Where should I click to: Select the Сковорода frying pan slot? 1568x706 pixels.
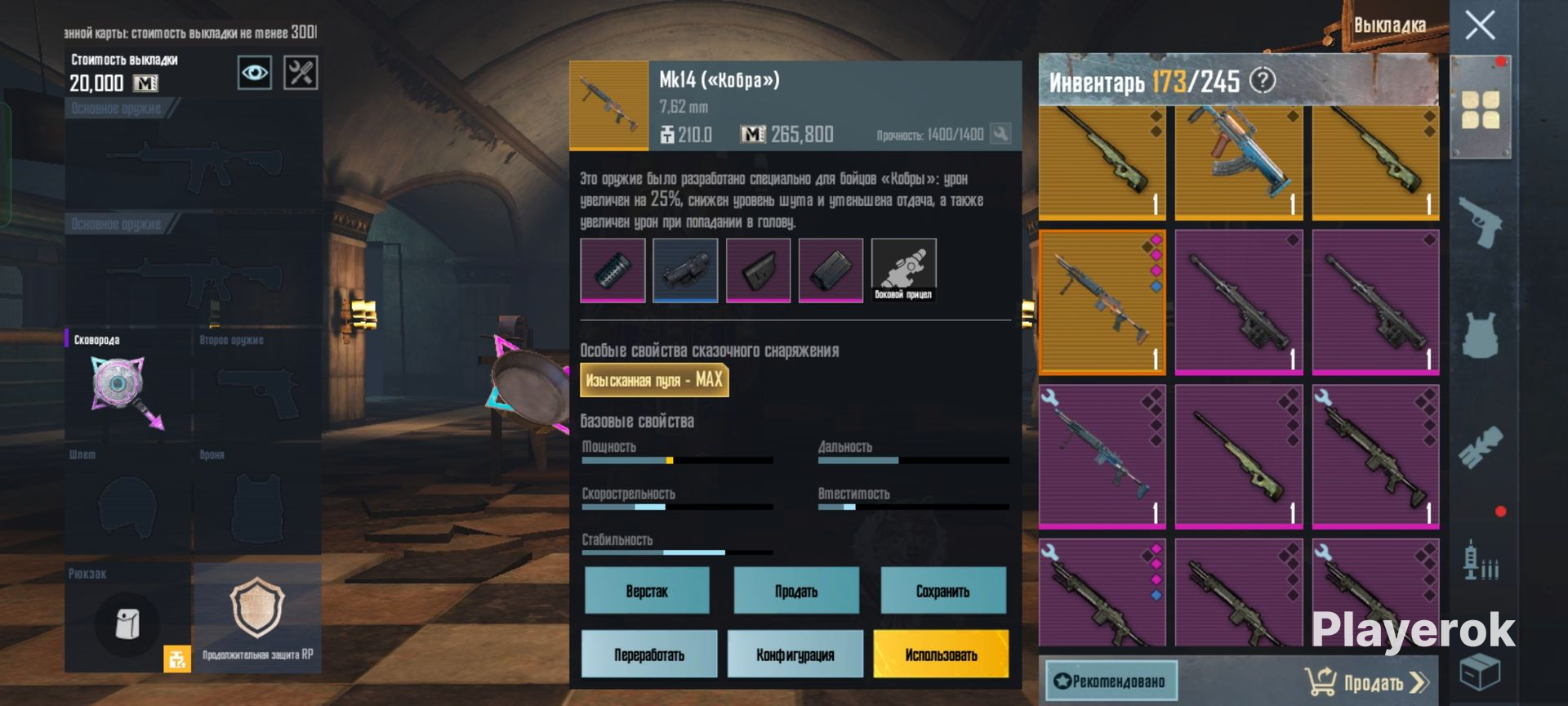click(127, 384)
